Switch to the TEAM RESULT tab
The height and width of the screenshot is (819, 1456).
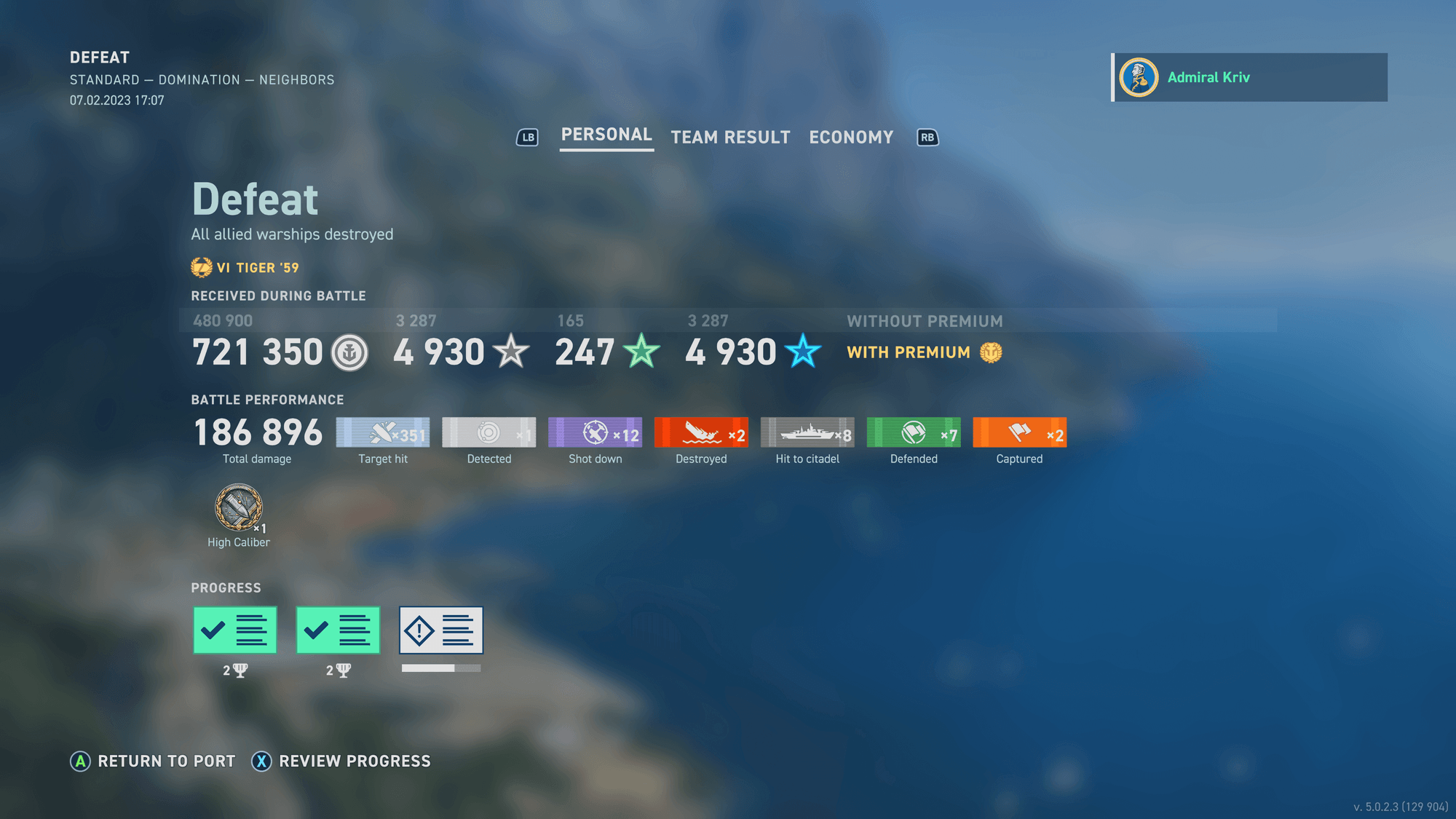point(730,137)
